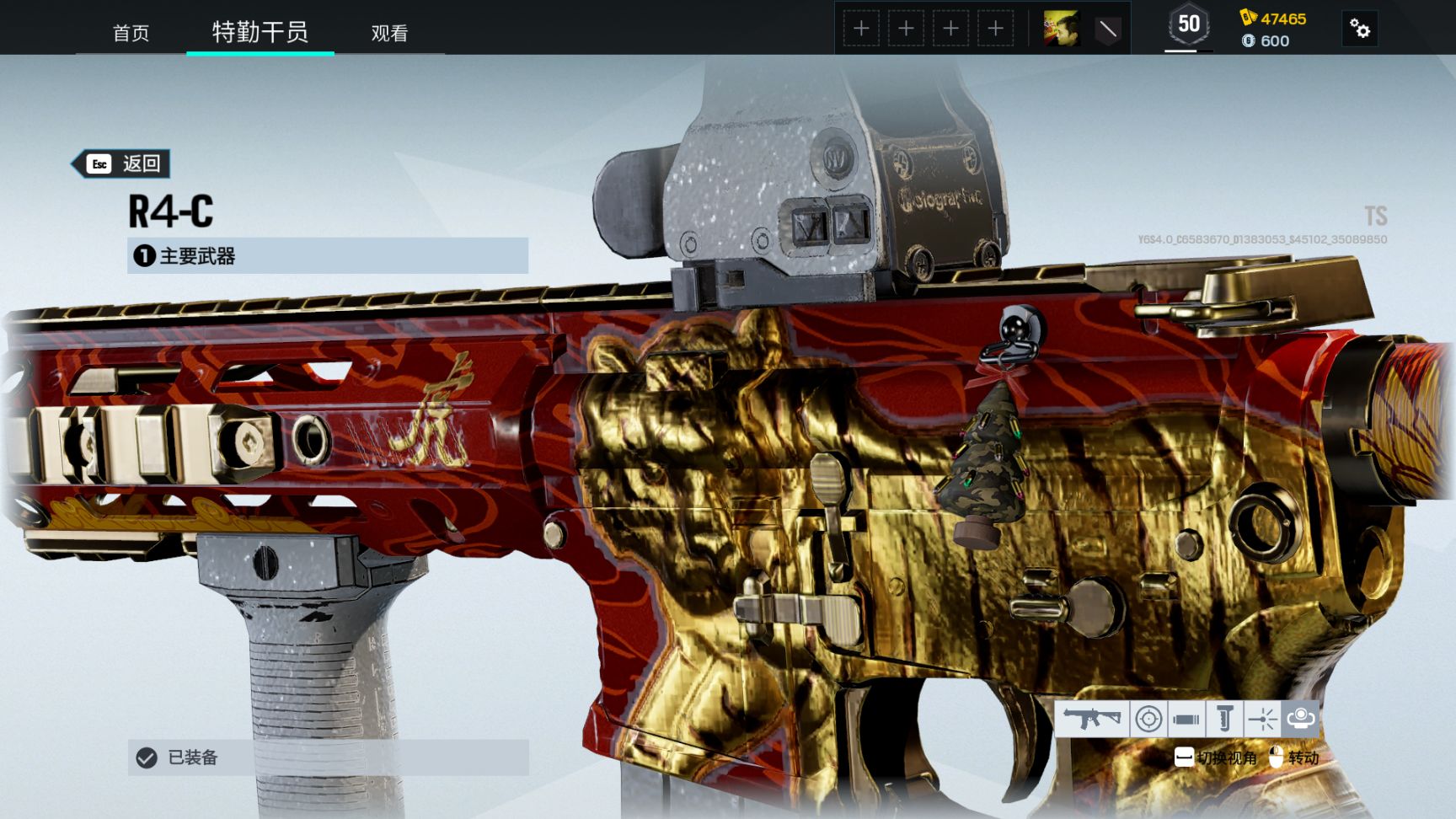Viewport: 1456px width, 819px height.
Task: Open the renown and R6 credits balance
Action: tap(1273, 29)
